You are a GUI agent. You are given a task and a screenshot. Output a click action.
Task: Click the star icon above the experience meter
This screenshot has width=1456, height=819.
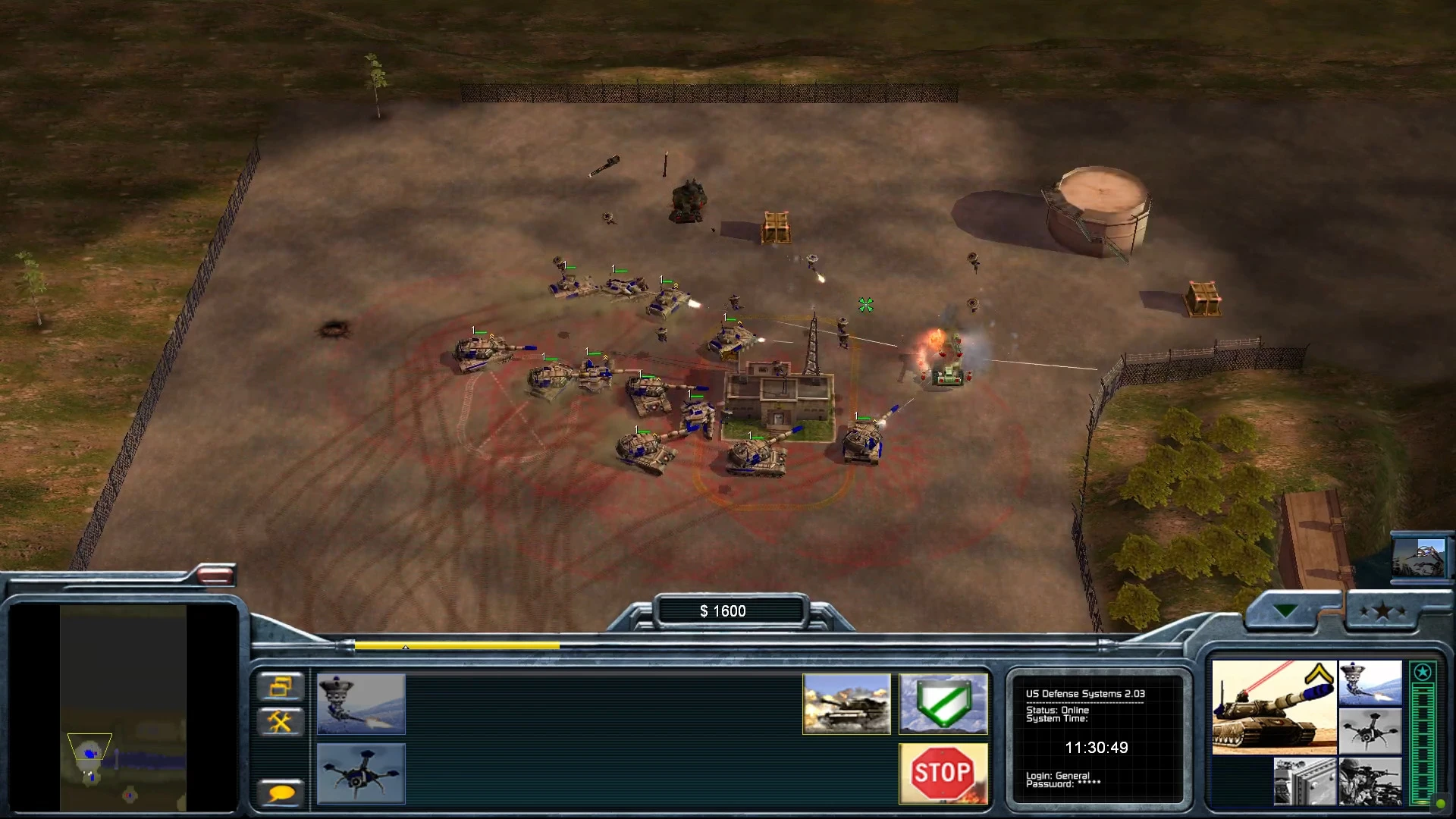click(x=1423, y=671)
